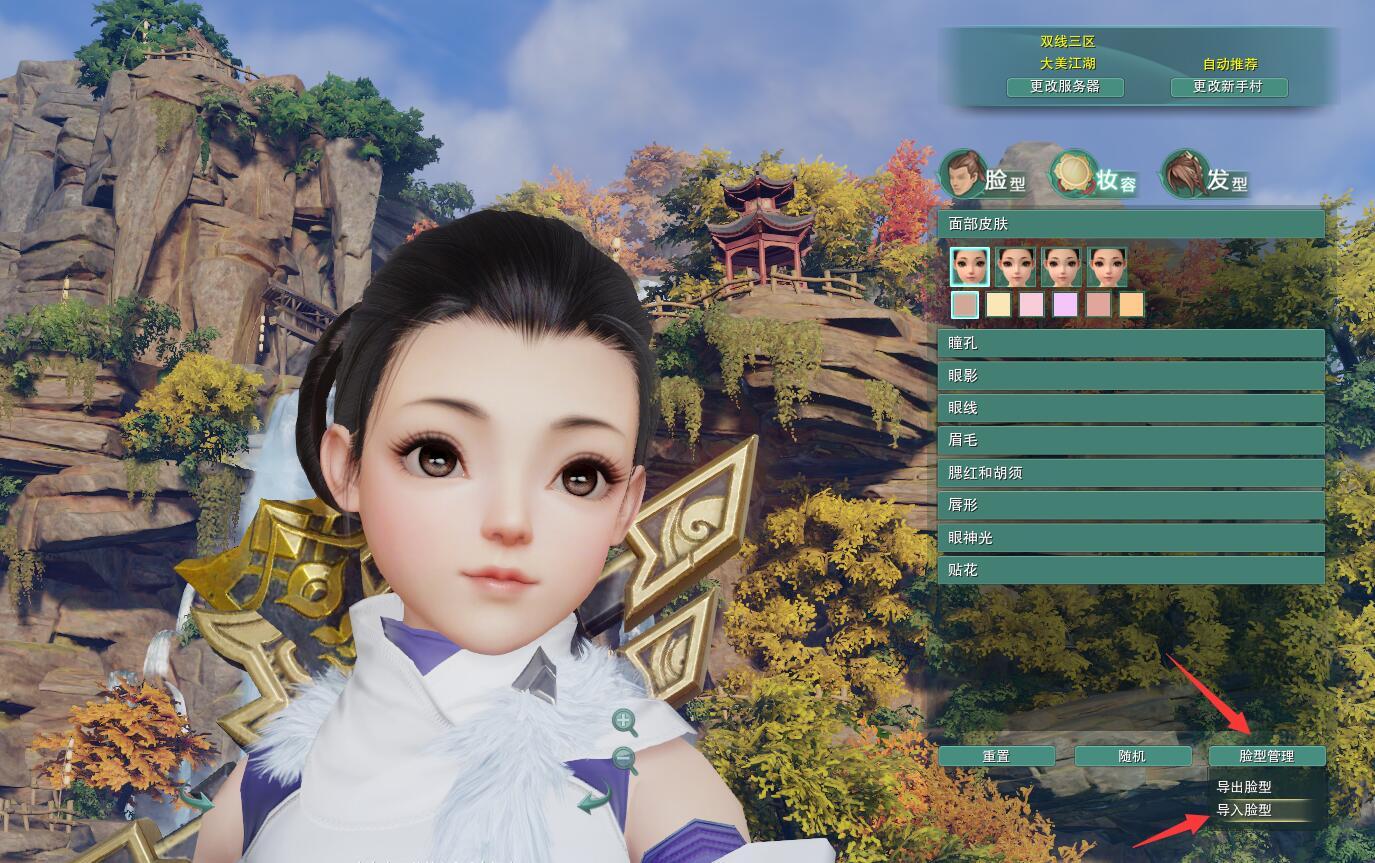Image resolution: width=1375 pixels, height=863 pixels.
Task: Click the 更改服务器 button
Action: coord(1065,87)
